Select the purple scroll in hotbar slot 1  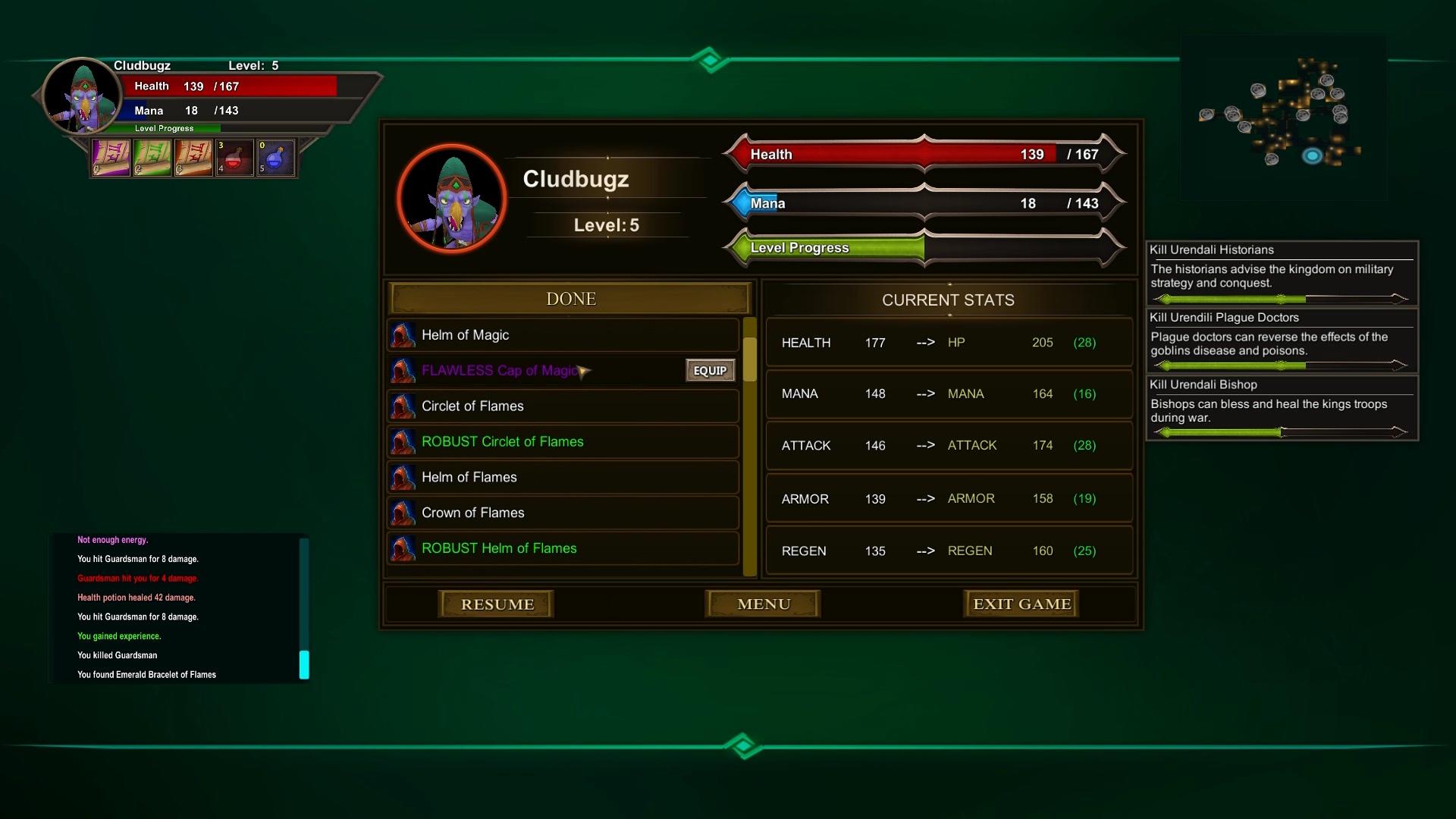click(111, 157)
